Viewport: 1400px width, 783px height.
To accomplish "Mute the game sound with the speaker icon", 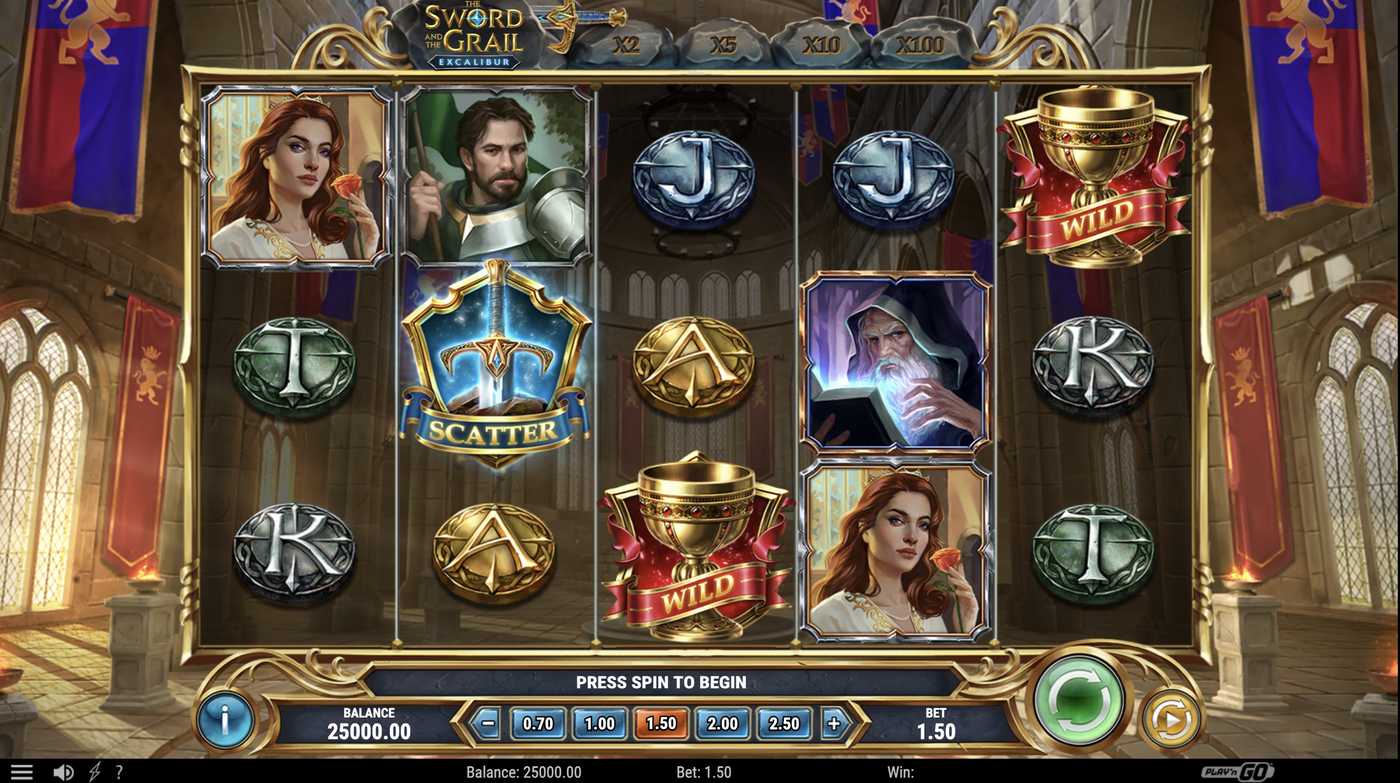I will pyautogui.click(x=62, y=770).
